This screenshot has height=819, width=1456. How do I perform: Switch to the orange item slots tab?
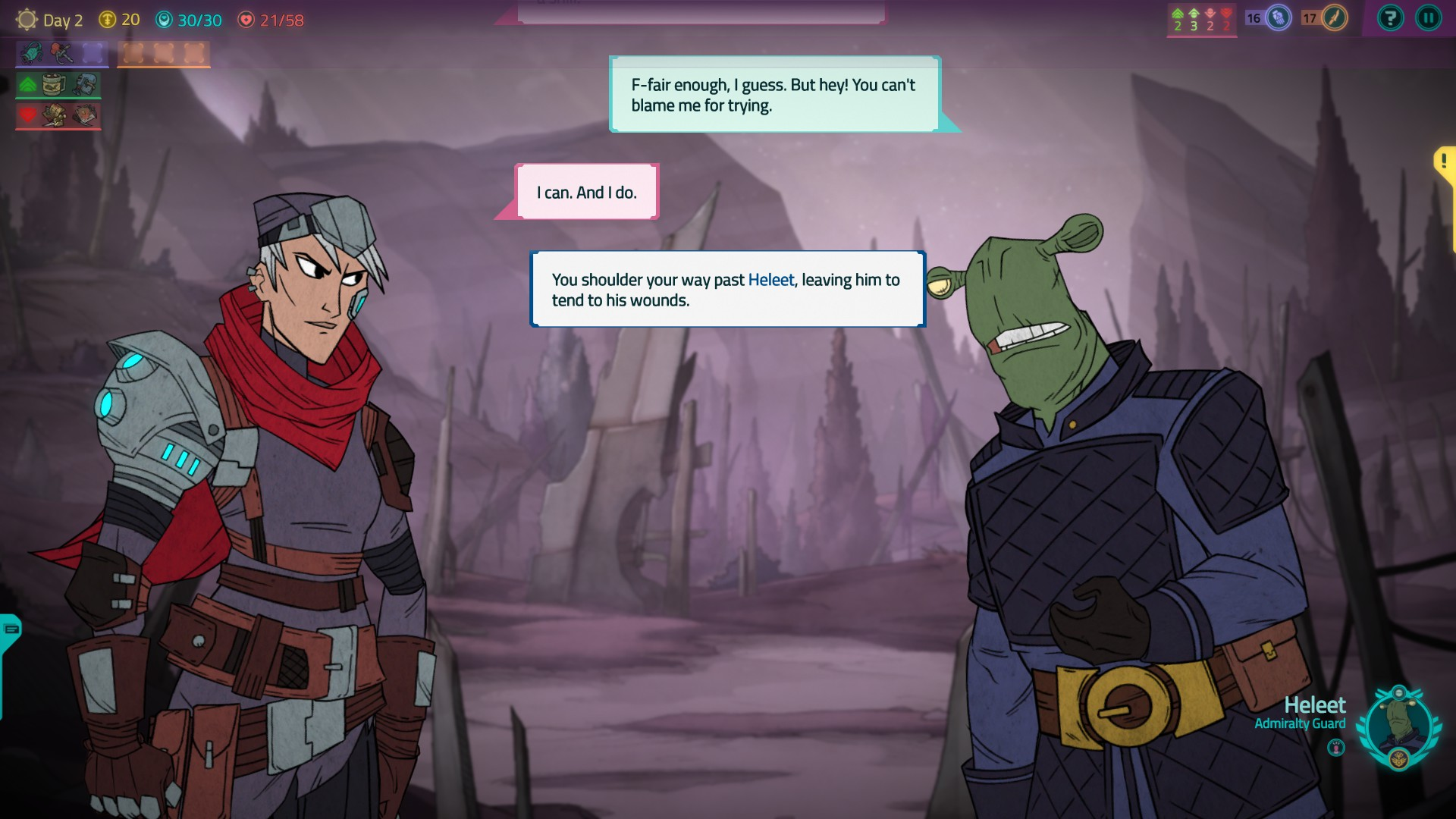[163, 53]
